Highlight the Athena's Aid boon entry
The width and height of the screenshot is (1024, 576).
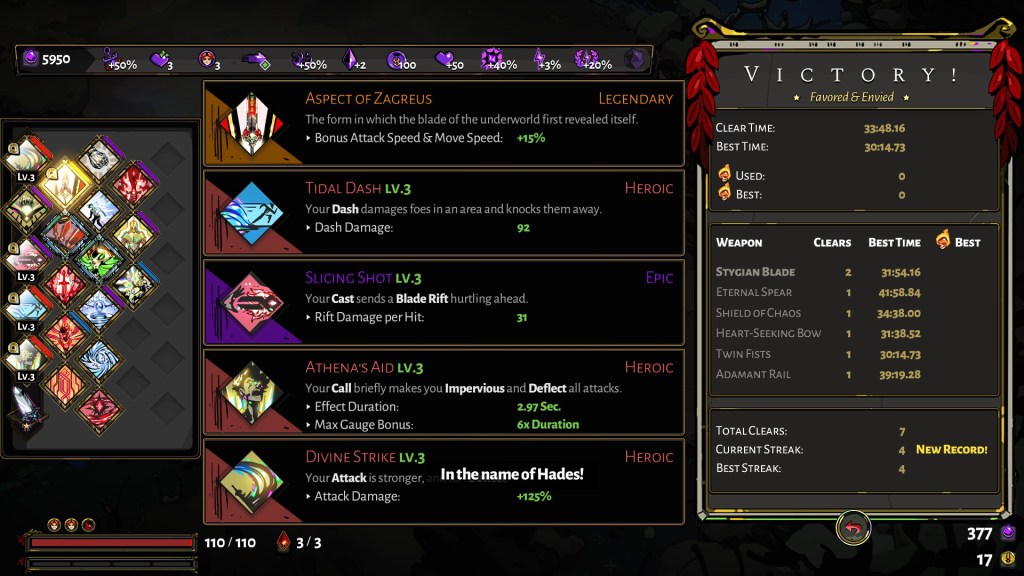443,392
